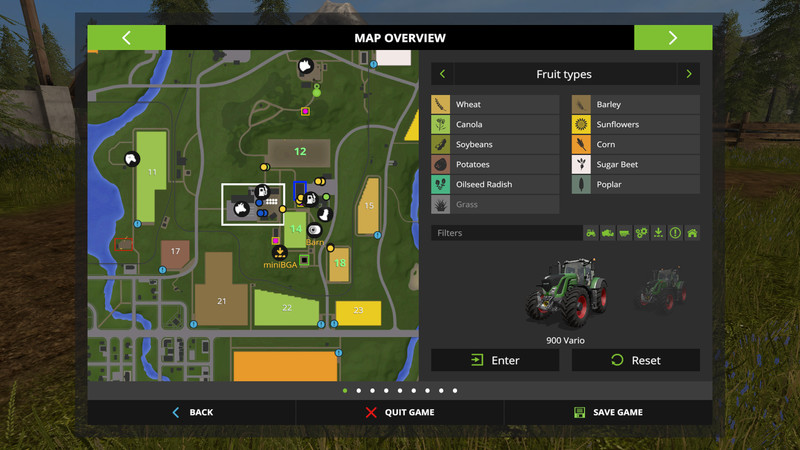This screenshot has height=450, width=800.
Task: Save the game
Action: click(x=608, y=412)
